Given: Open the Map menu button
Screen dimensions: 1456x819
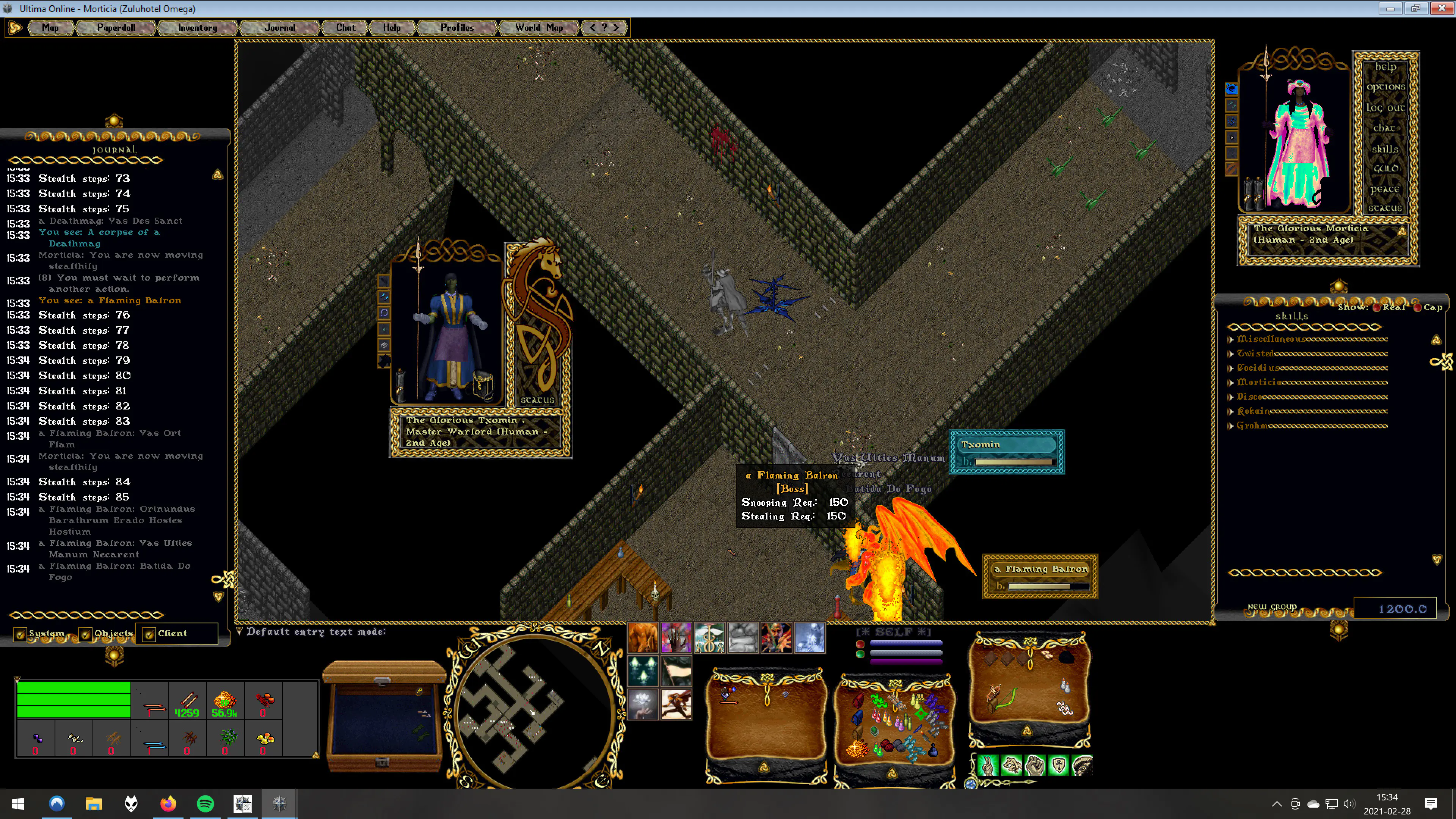Looking at the screenshot, I should pyautogui.click(x=50, y=28).
